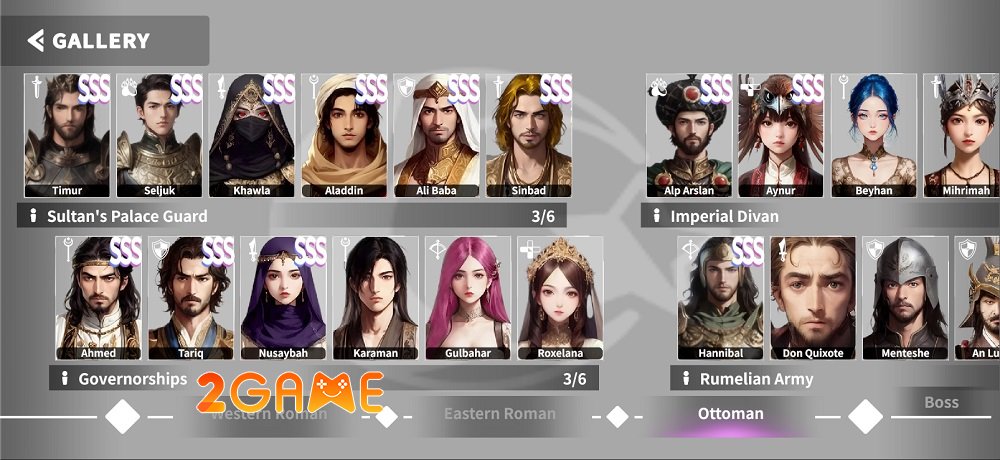Select the Ottoman faction tab
This screenshot has width=1000, height=460.
pyautogui.click(x=730, y=414)
